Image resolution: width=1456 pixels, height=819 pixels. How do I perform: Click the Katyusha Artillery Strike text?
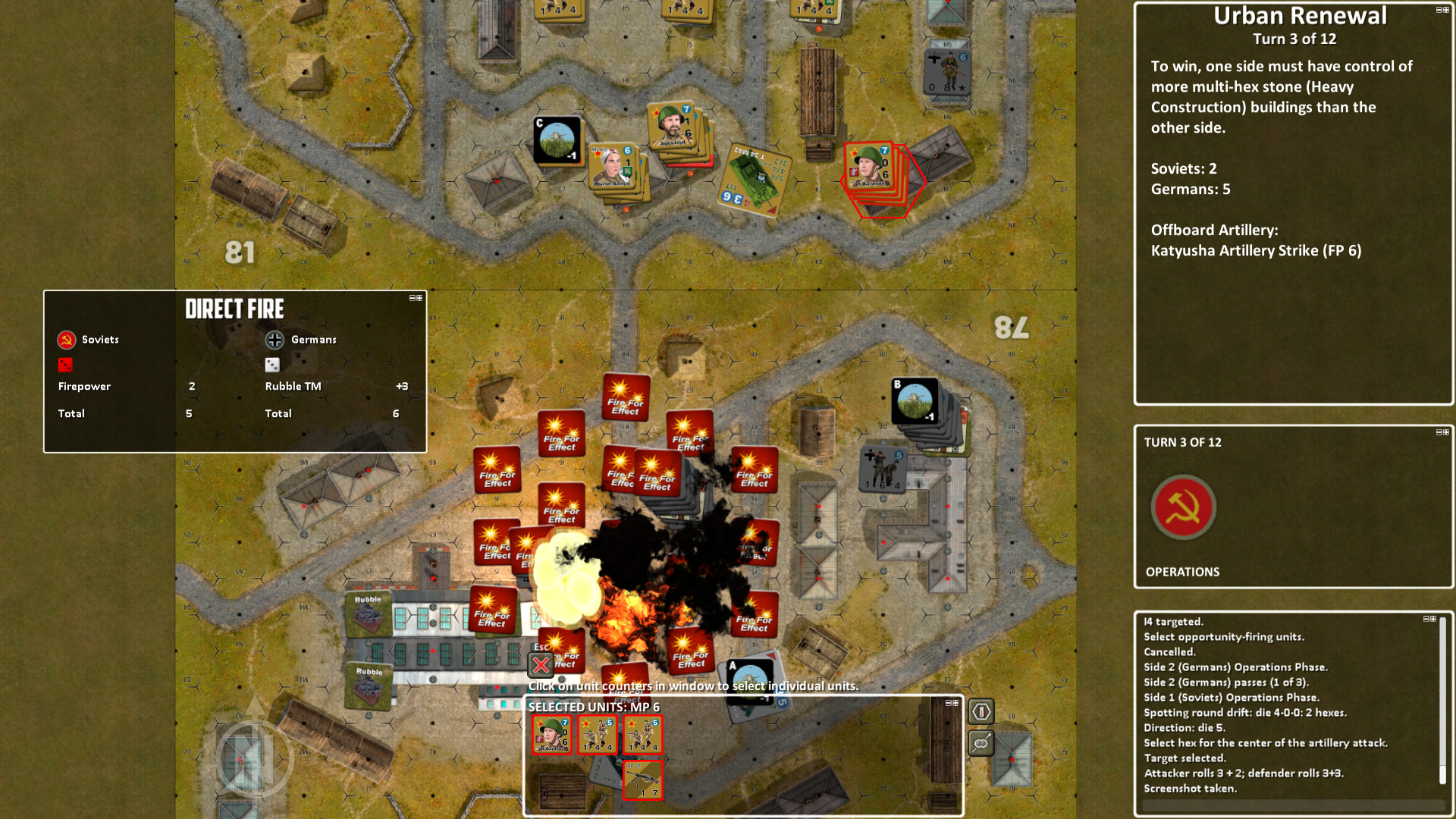tap(1256, 250)
